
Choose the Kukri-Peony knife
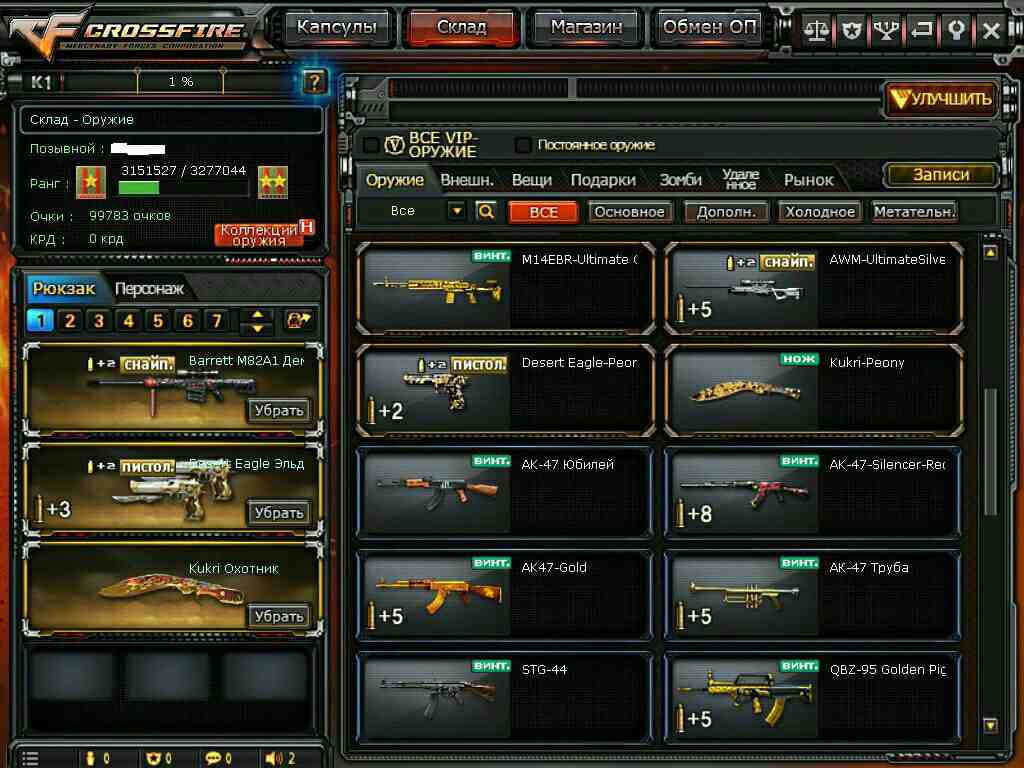point(812,390)
